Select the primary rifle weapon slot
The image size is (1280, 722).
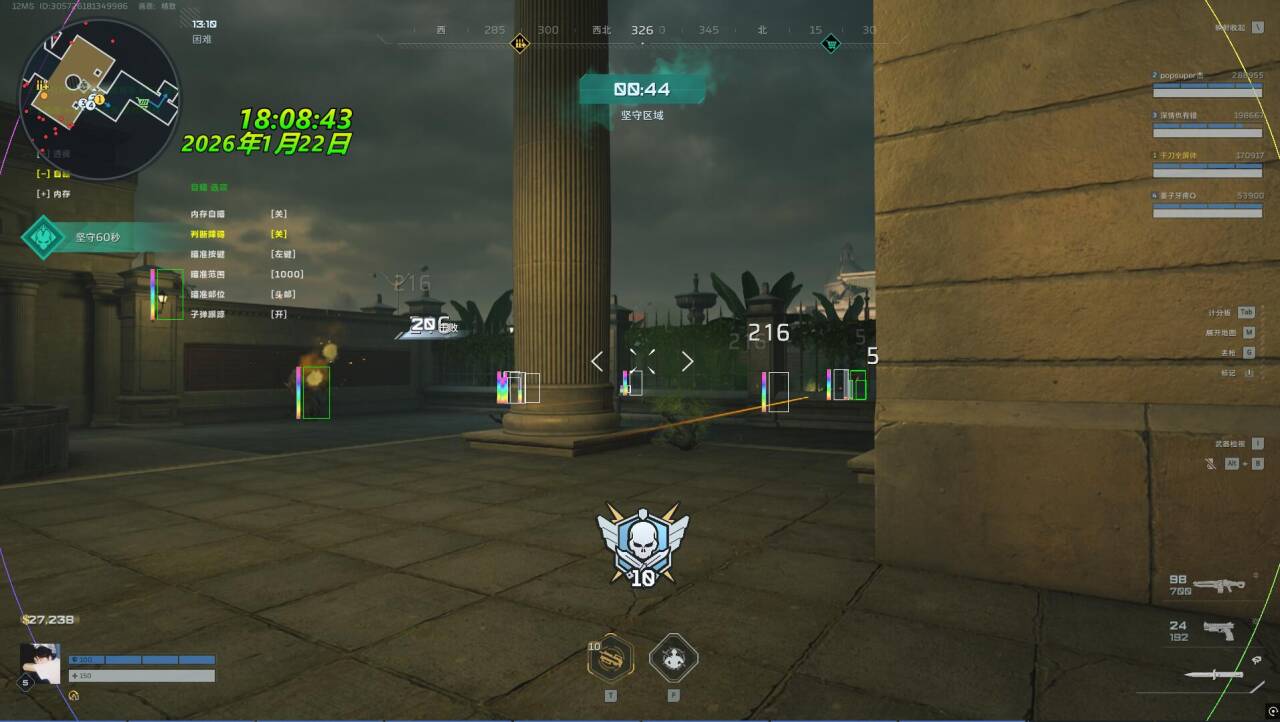click(1218, 585)
